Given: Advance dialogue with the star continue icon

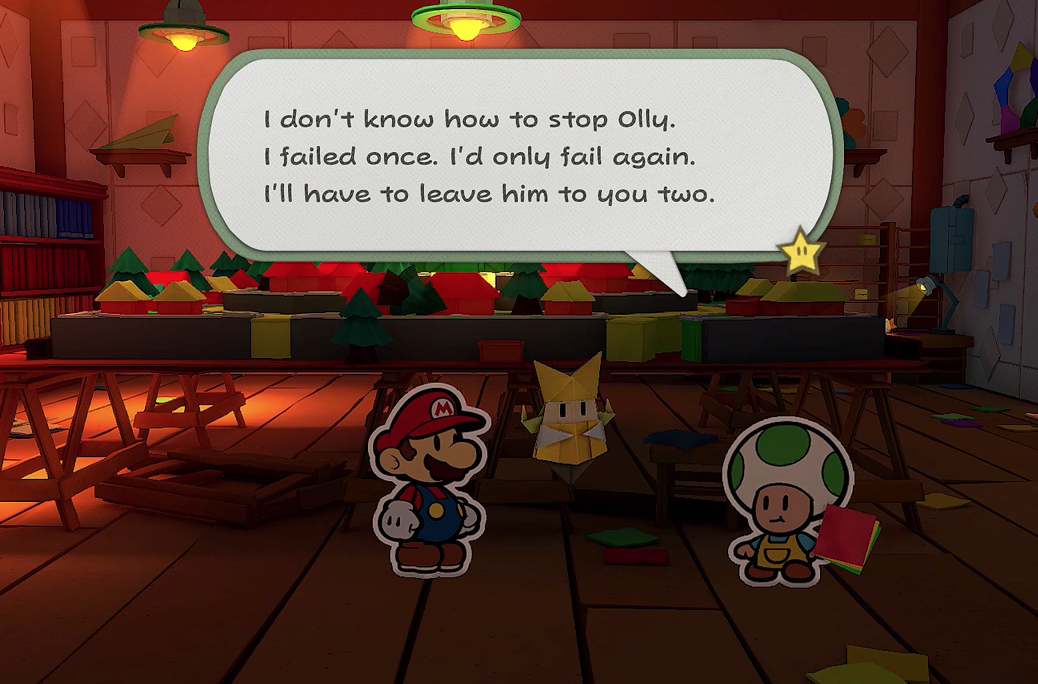Looking at the screenshot, I should click(x=802, y=253).
